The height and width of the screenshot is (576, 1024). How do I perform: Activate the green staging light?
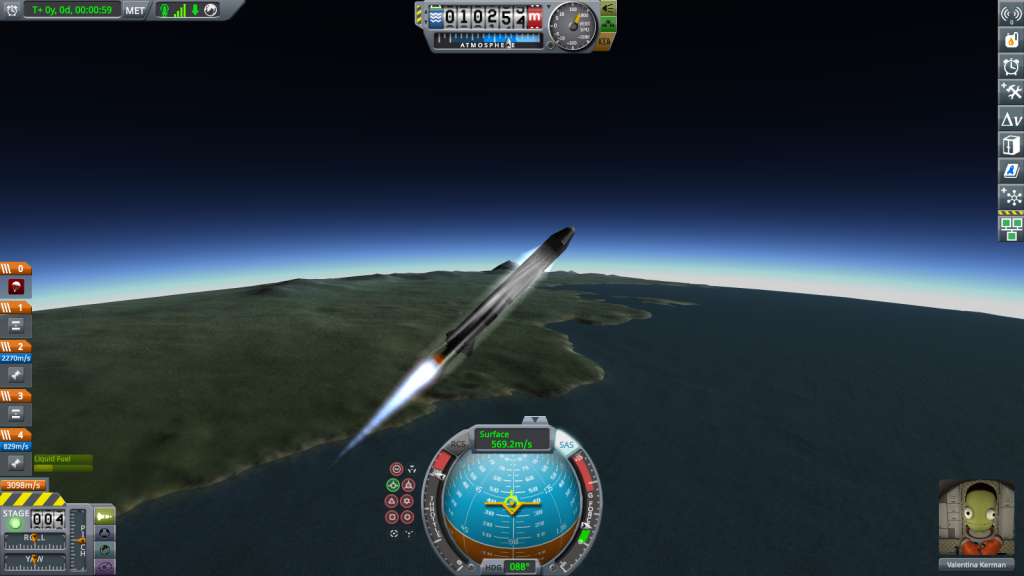15,524
